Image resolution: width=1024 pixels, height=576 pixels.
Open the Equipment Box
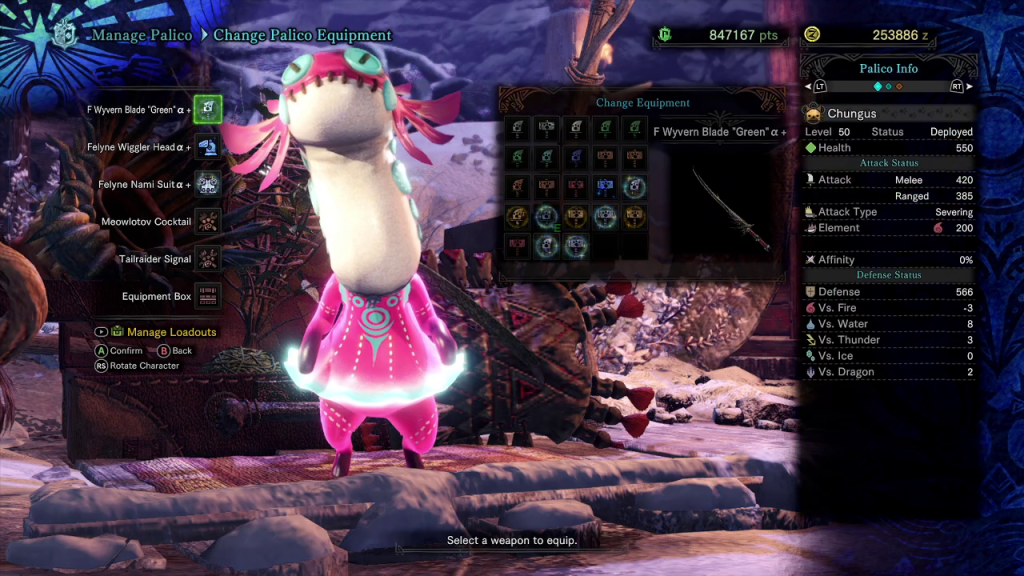pos(208,296)
